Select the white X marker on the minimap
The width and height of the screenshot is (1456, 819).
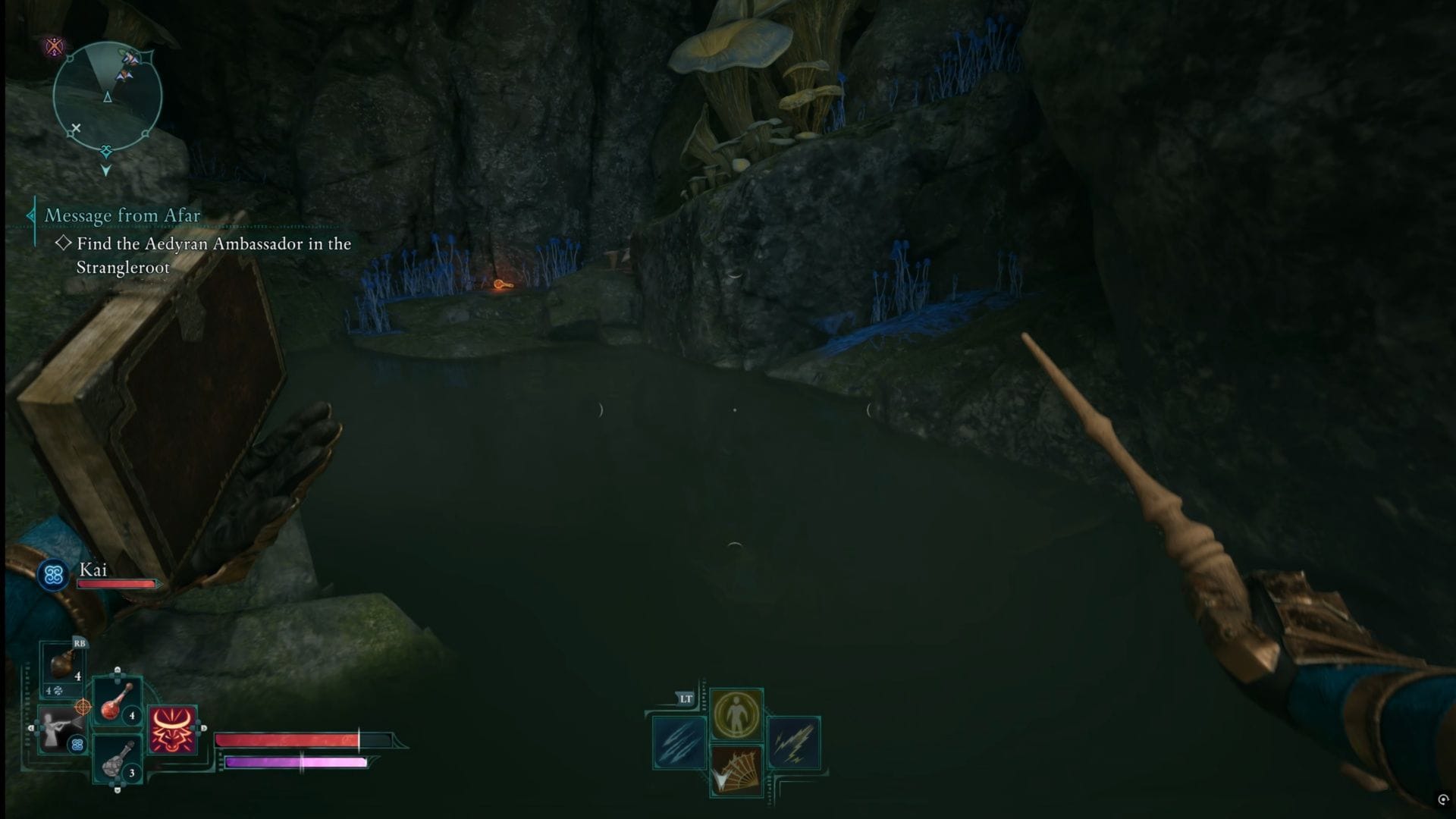point(75,127)
